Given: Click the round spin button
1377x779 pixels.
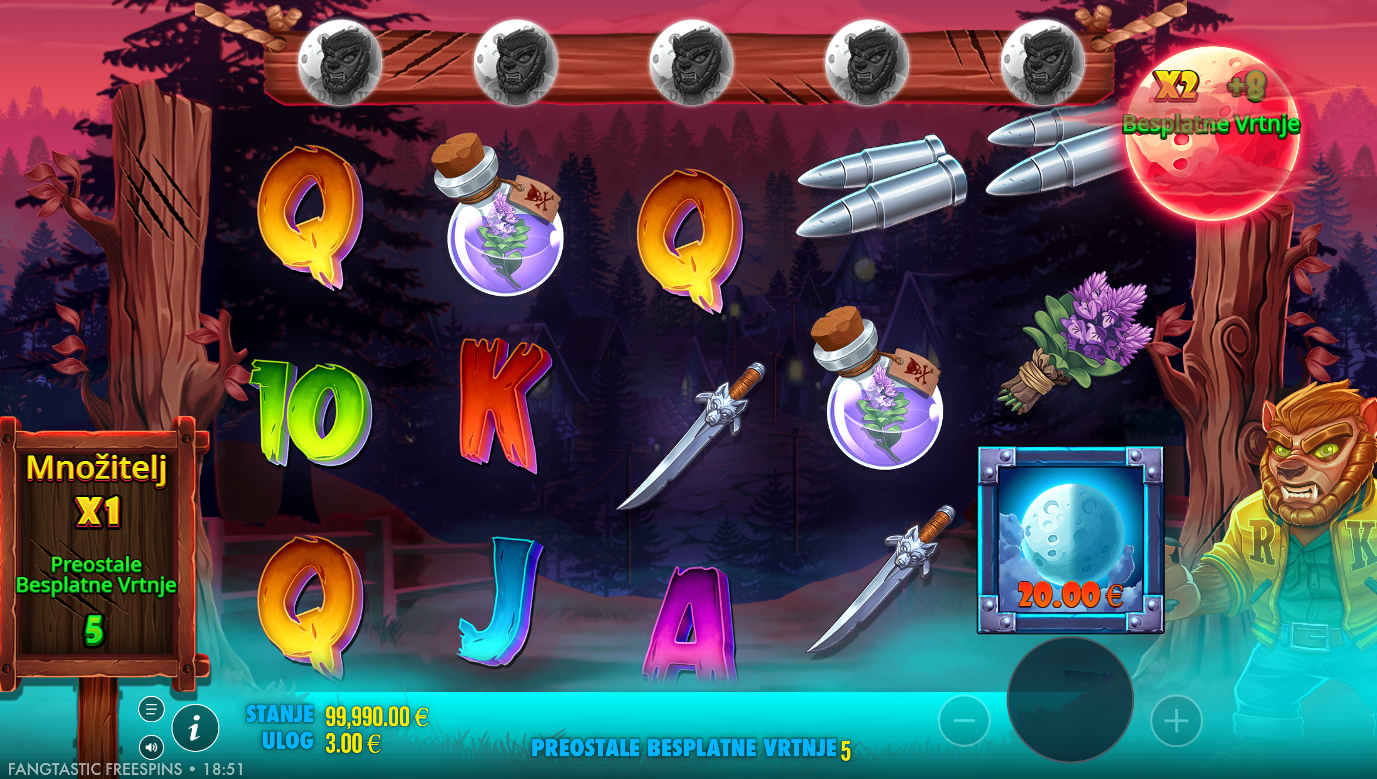Looking at the screenshot, I should 1069,698.
